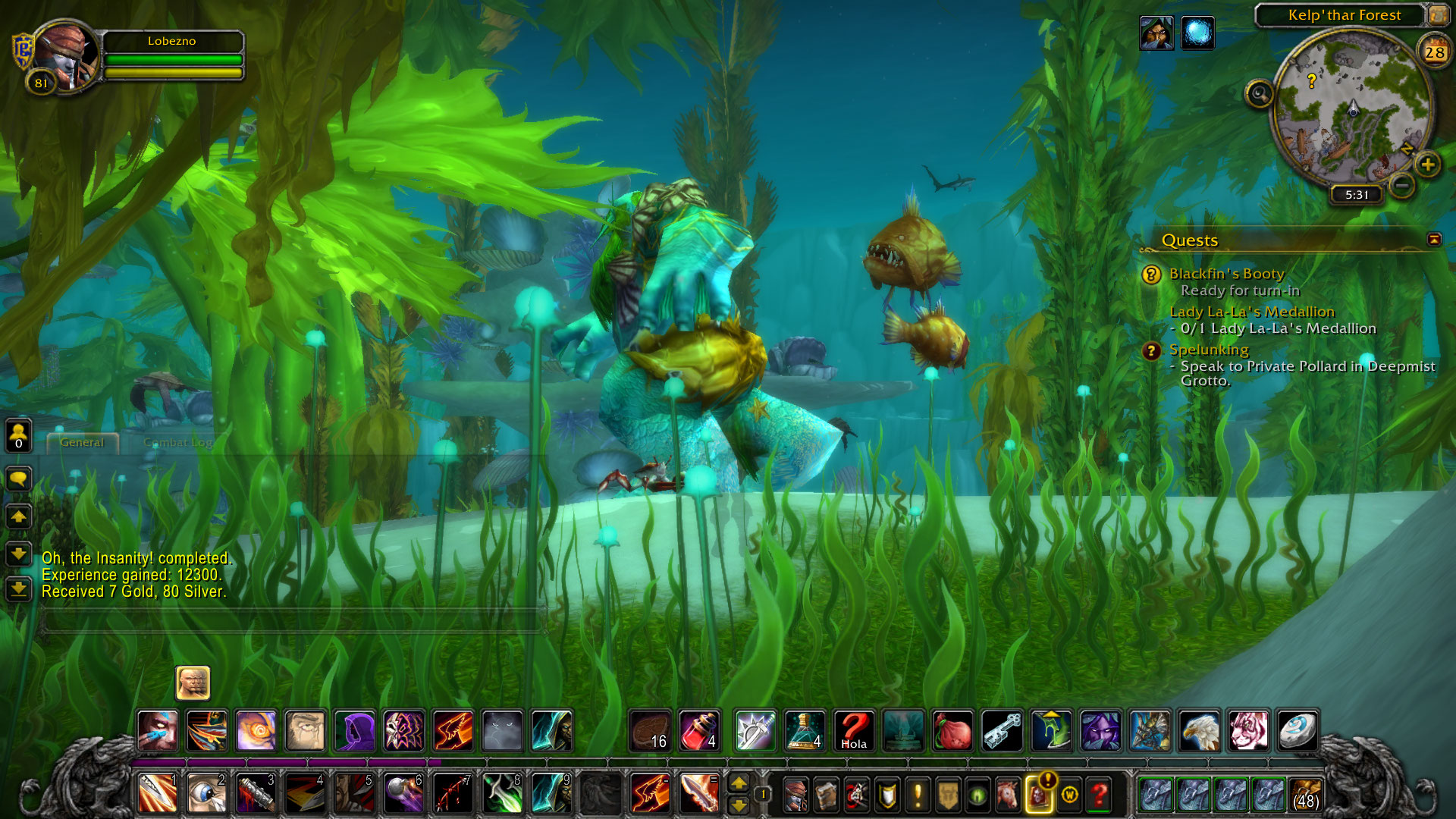1456x819 pixels.
Task: Open the Spelunking quest entry
Action: tap(1209, 350)
